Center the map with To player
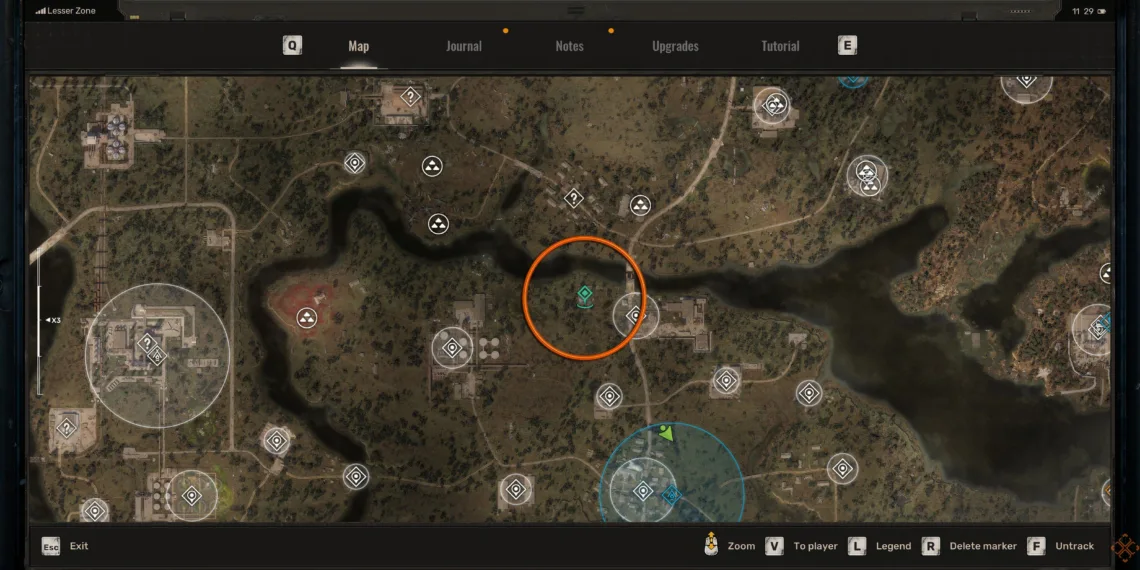The image size is (1140, 570). point(804,546)
